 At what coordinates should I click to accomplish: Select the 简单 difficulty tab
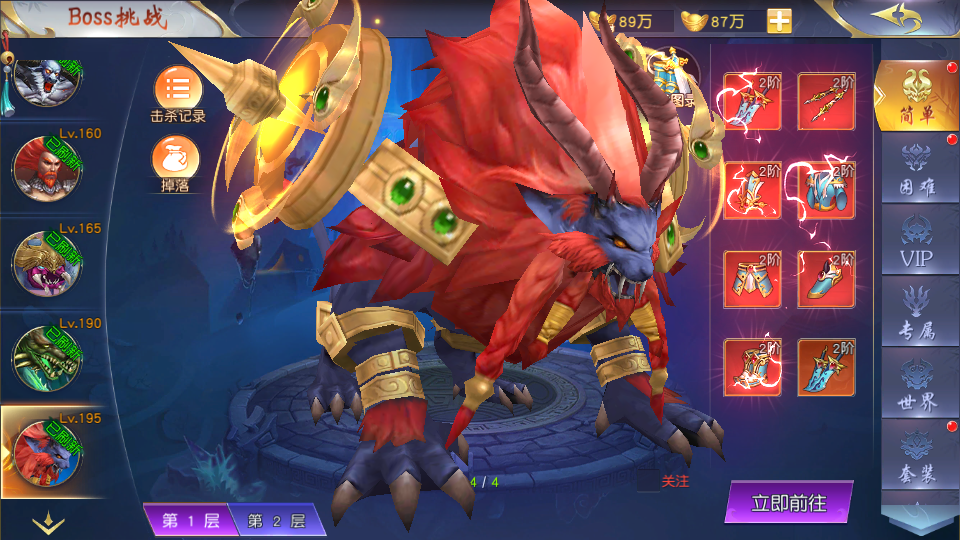coord(916,97)
